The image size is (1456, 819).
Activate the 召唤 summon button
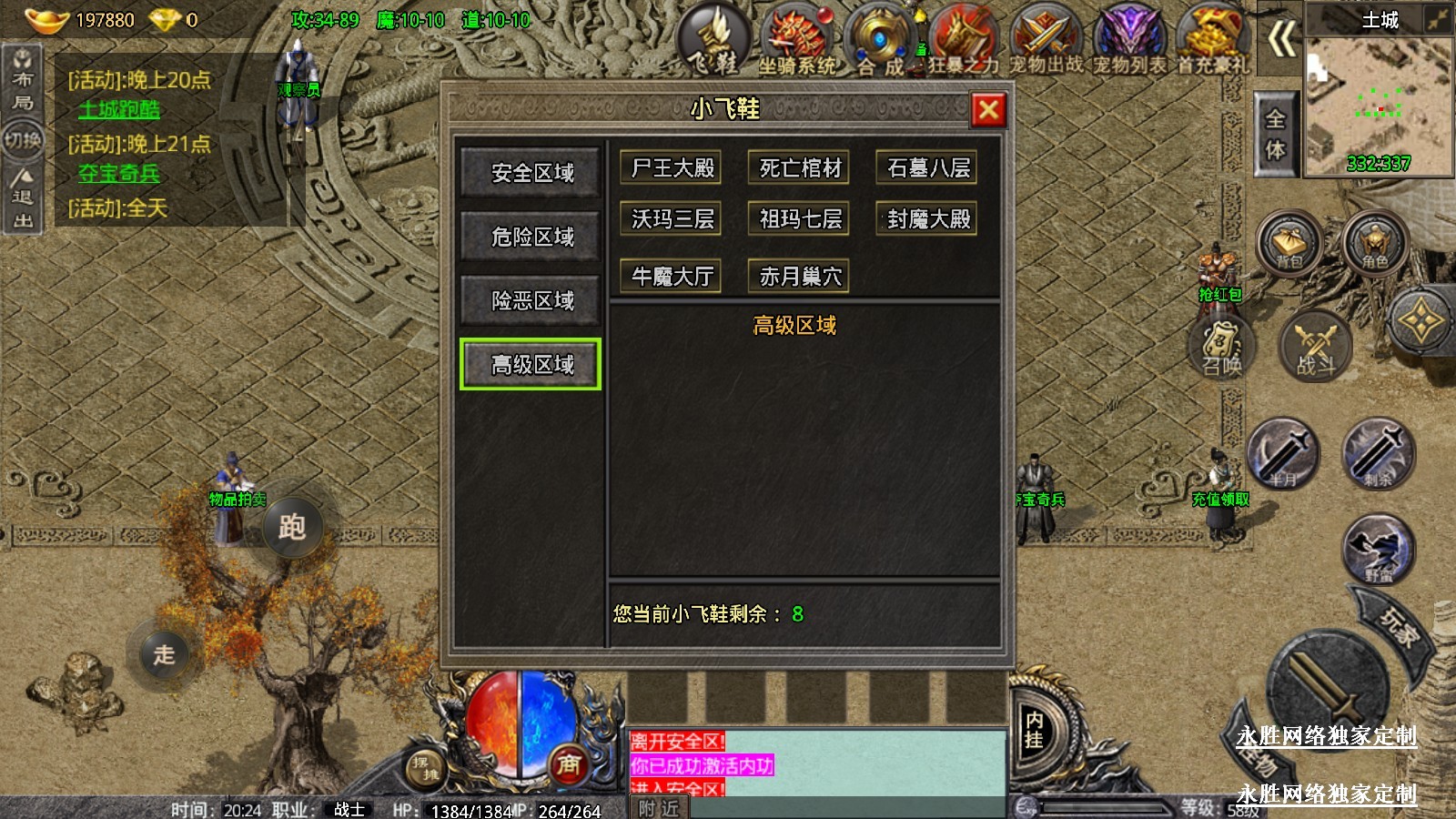1221,348
